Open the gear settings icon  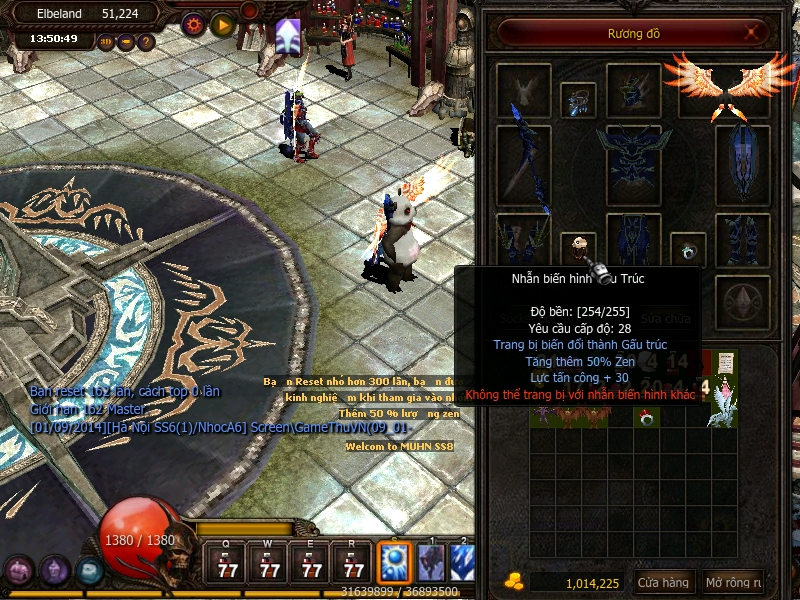(x=193, y=24)
